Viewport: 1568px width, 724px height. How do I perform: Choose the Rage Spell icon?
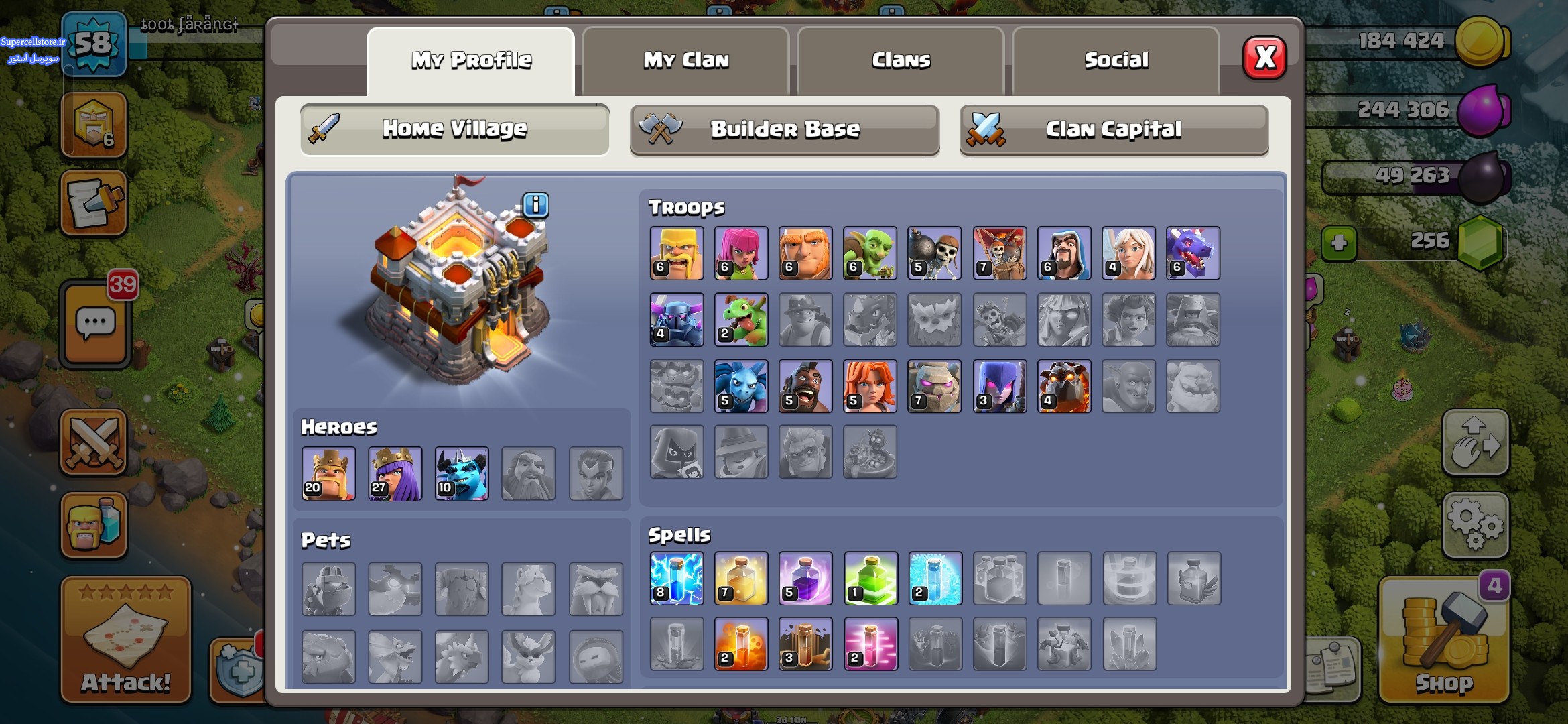coord(805,579)
